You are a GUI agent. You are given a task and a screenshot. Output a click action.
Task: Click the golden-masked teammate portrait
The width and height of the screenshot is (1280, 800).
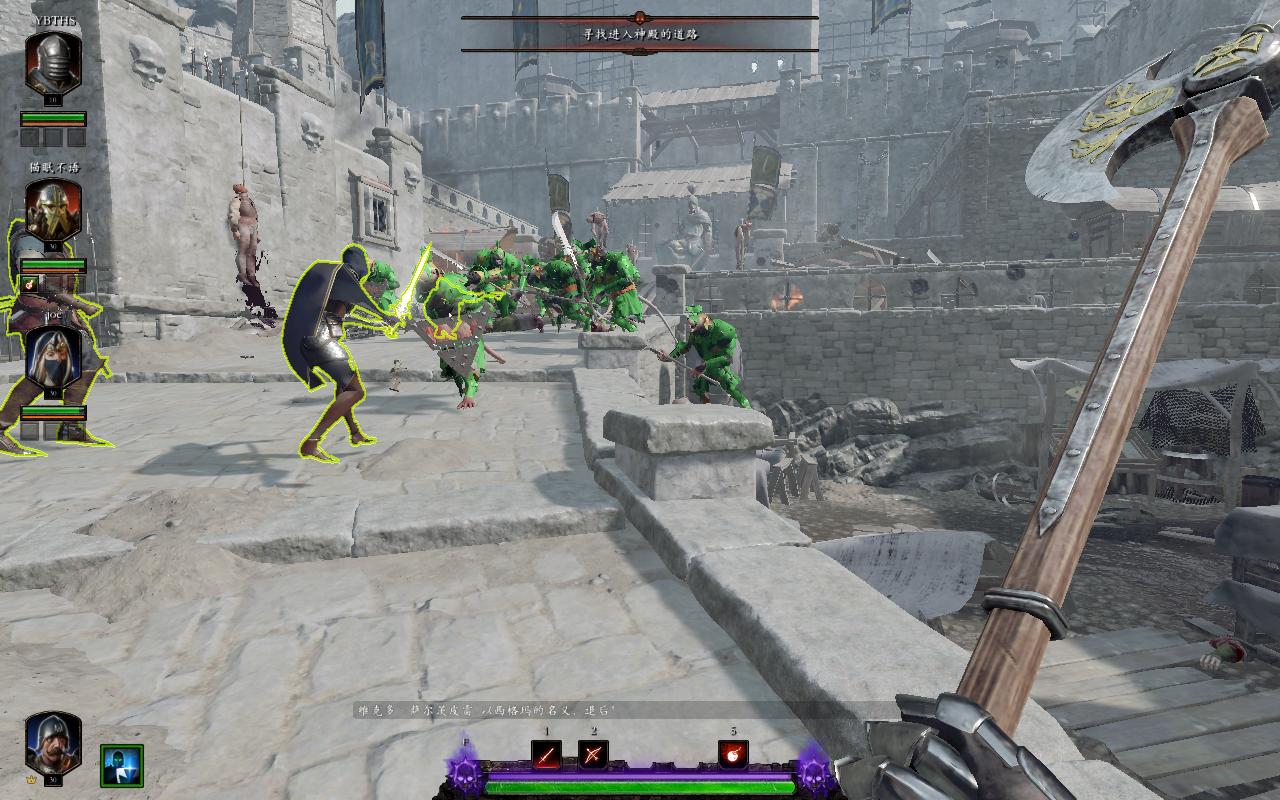53,210
